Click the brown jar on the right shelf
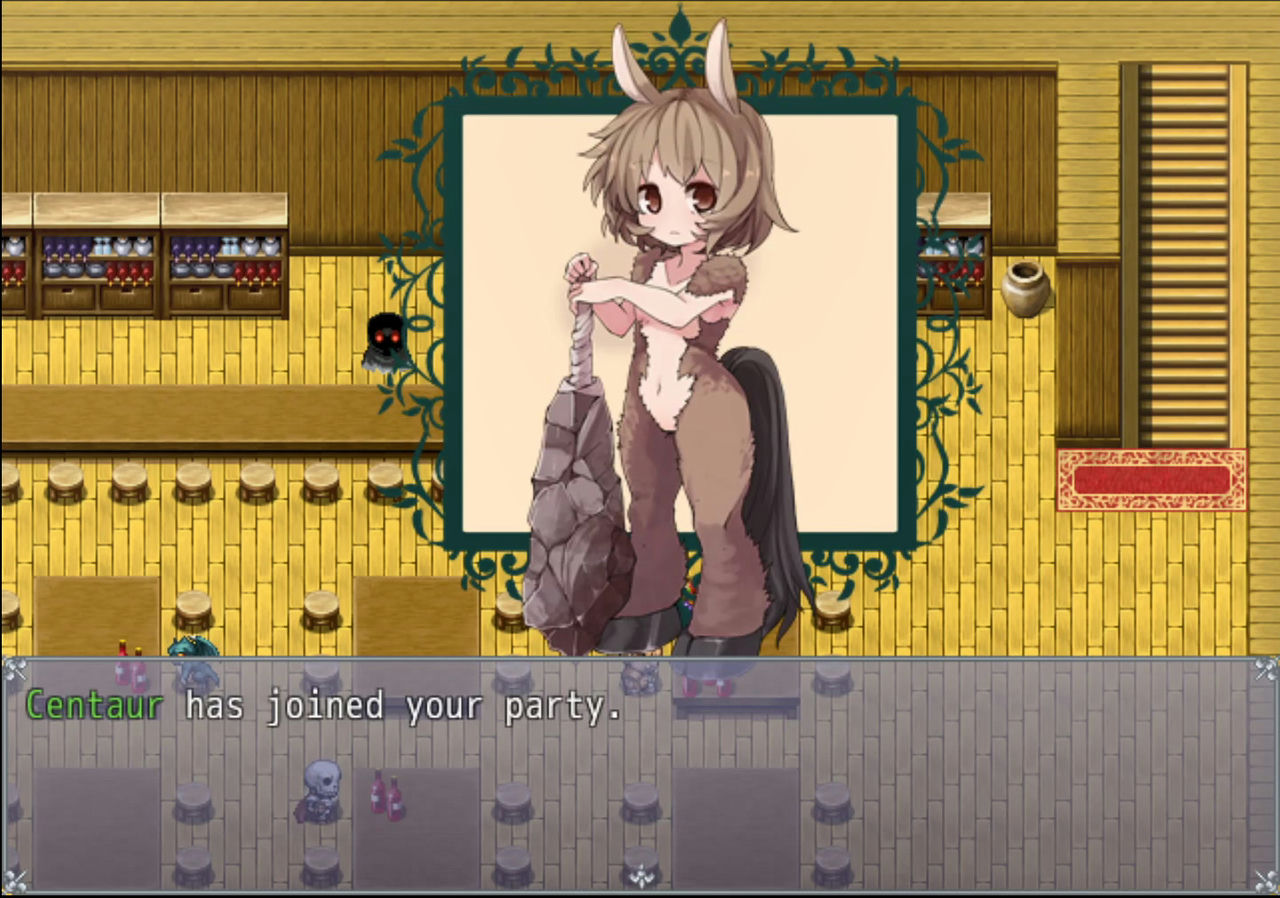Viewport: 1280px width, 898px height. pos(1027,289)
